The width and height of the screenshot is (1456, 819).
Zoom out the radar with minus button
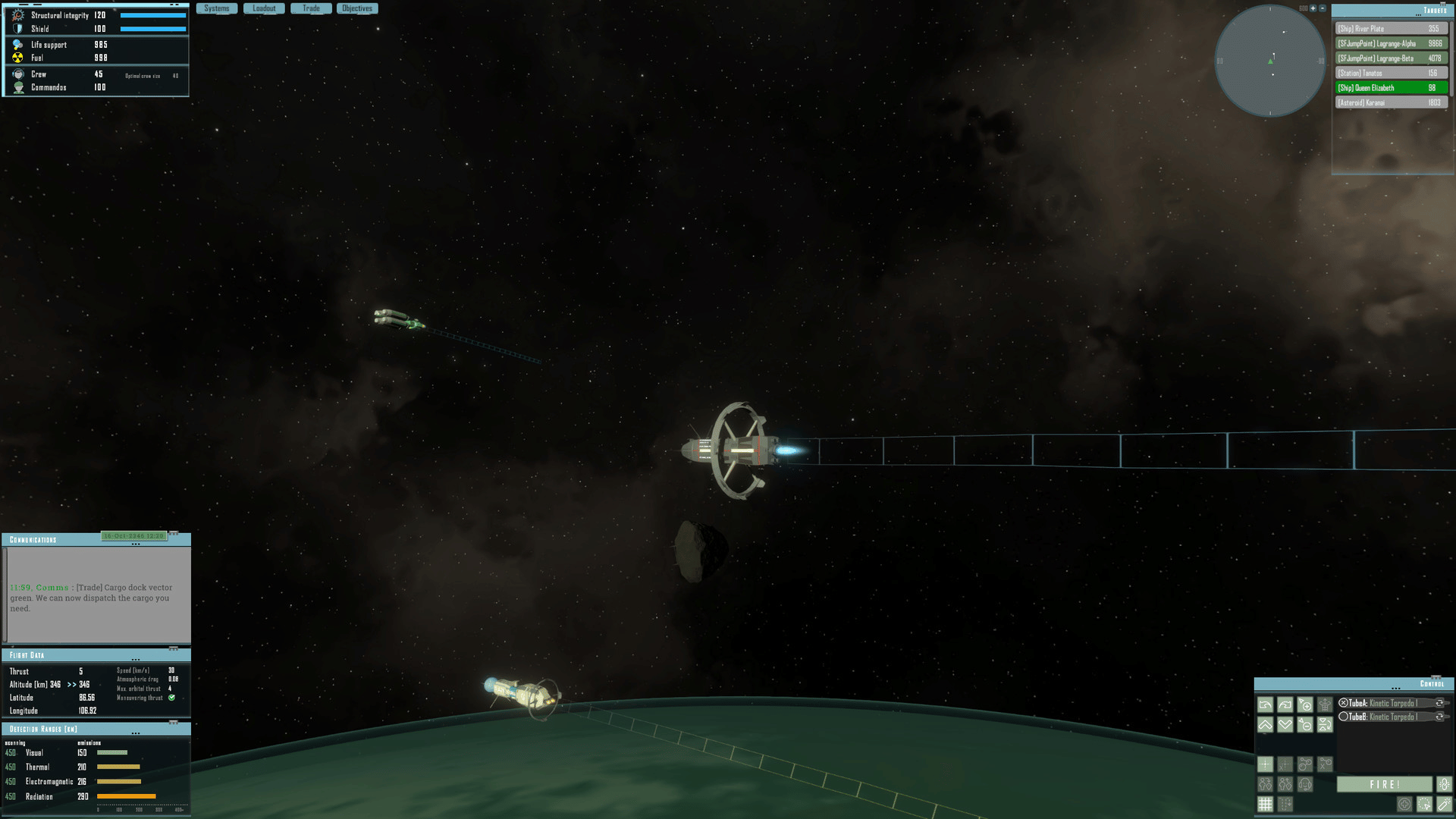pos(1323,8)
